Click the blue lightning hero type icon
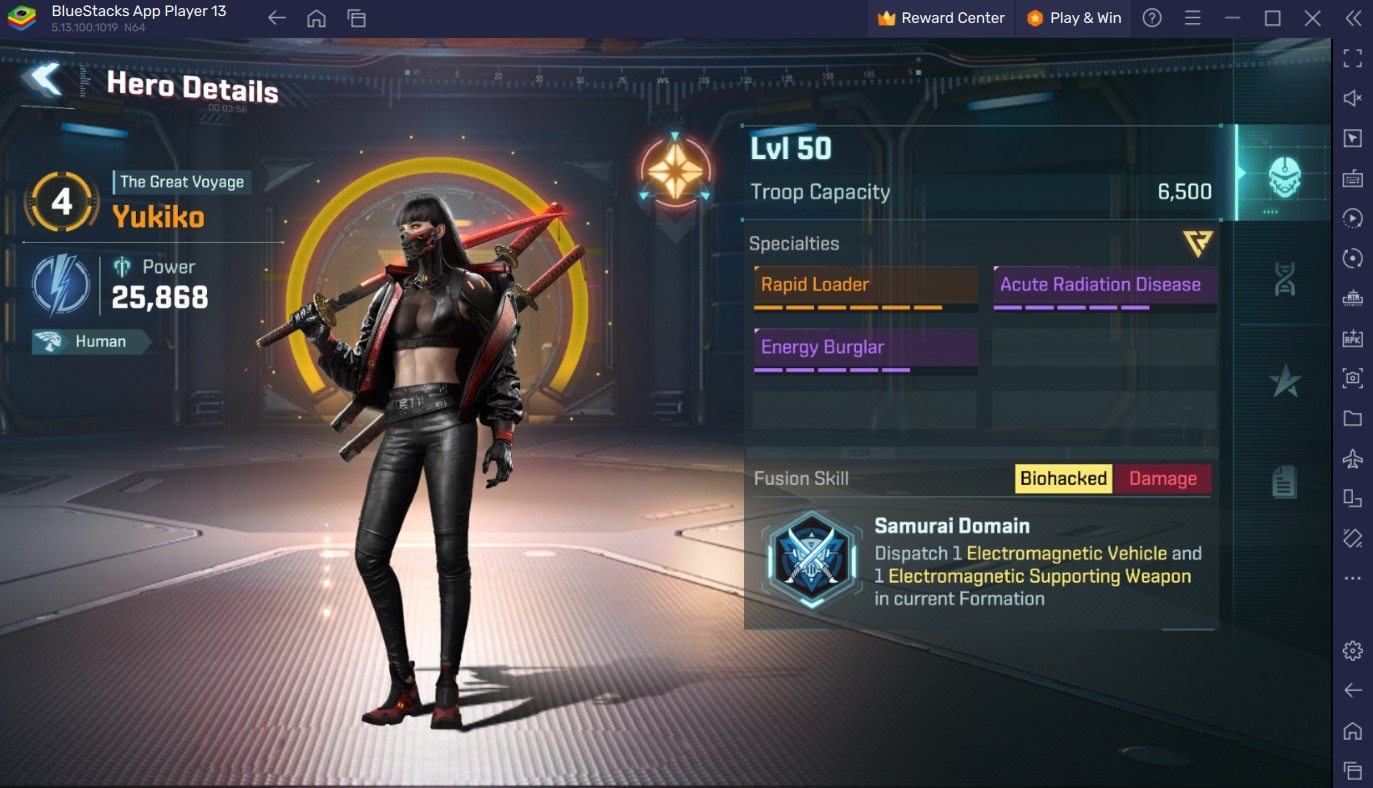Image resolution: width=1373 pixels, height=788 pixels. [x=61, y=284]
